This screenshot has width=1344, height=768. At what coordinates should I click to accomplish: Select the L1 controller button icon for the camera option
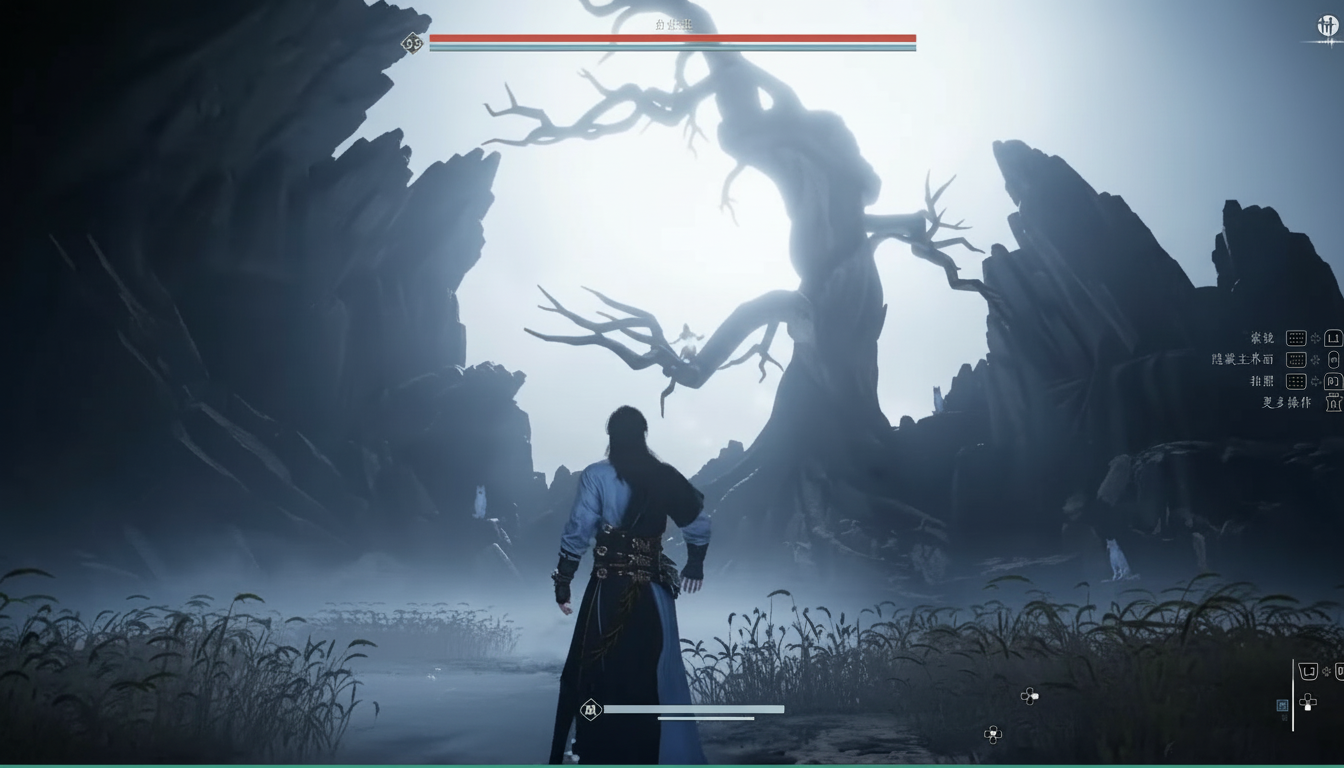pos(1332,338)
